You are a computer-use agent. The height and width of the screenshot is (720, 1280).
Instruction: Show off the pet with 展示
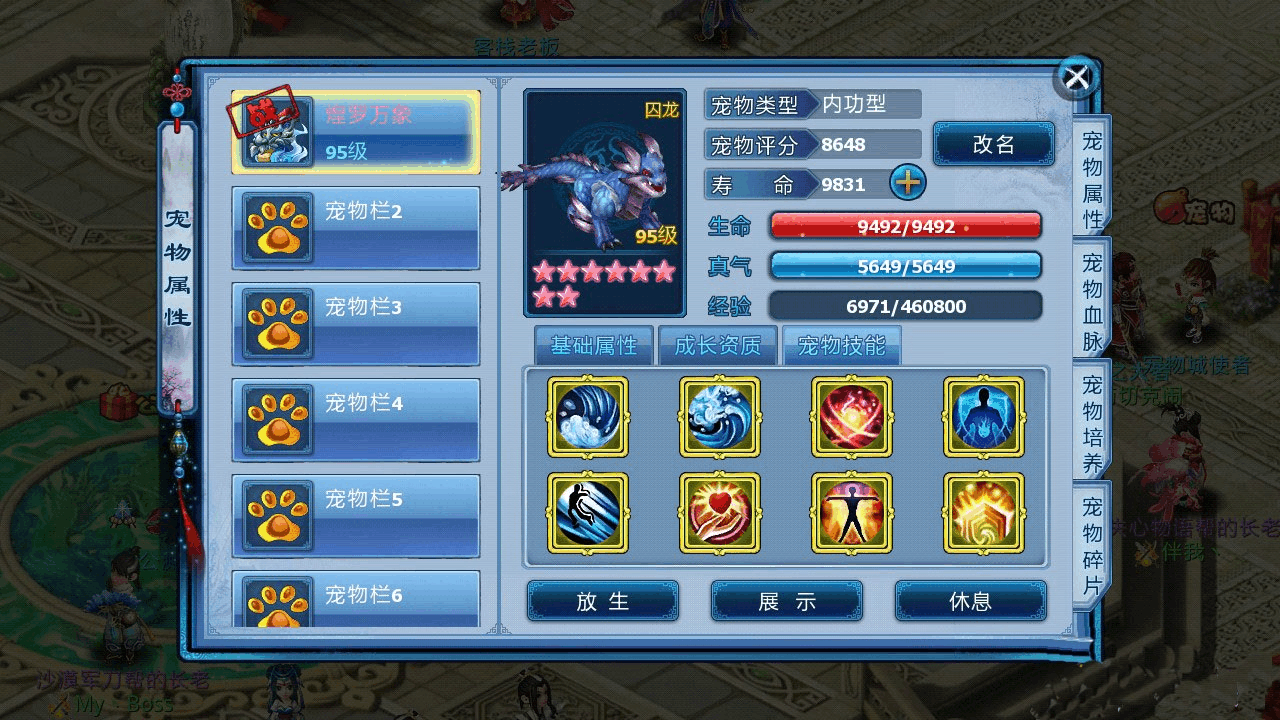pos(787,601)
